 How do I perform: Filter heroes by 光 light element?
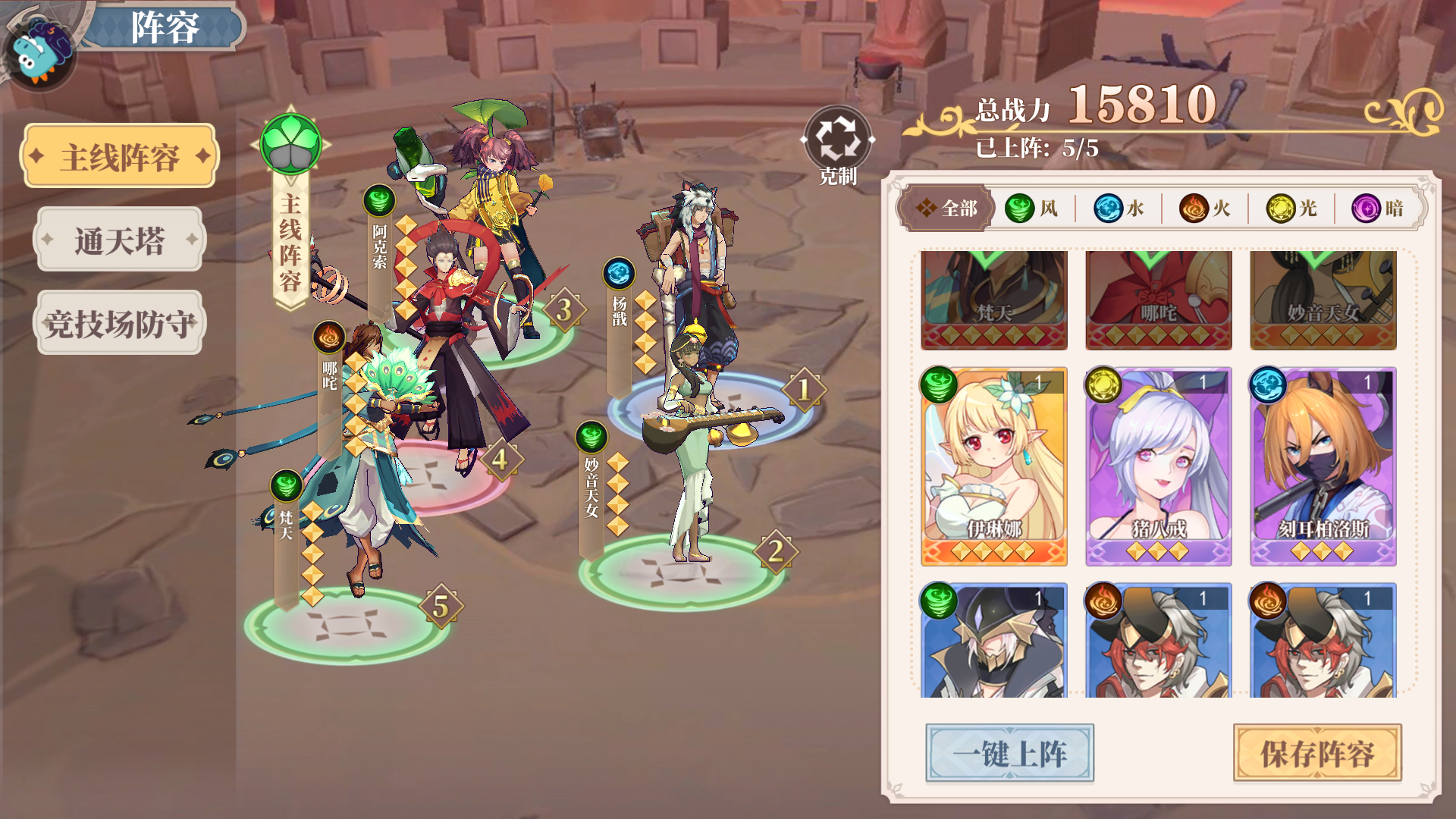click(1291, 208)
